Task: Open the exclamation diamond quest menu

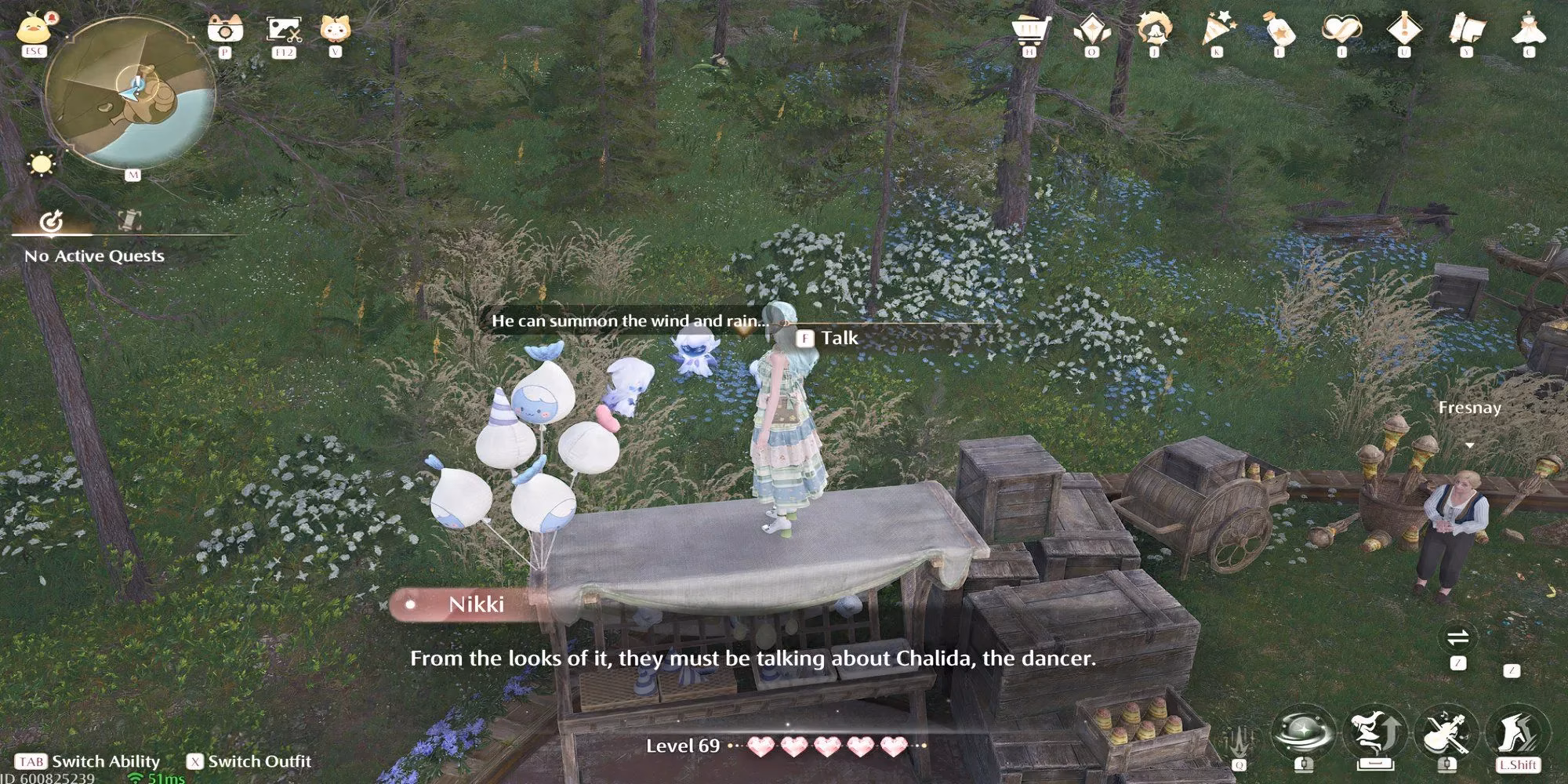Action: [1403, 31]
